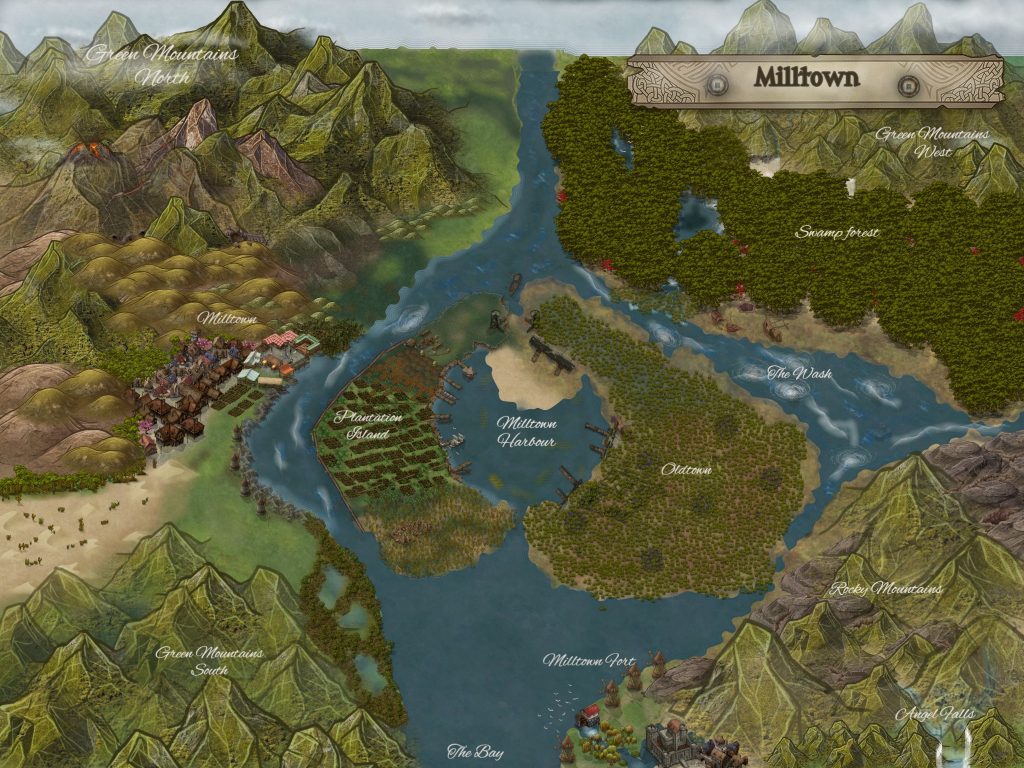This screenshot has height=768, width=1024.
Task: Choose Milltown Harbour on the map
Action: (x=527, y=432)
